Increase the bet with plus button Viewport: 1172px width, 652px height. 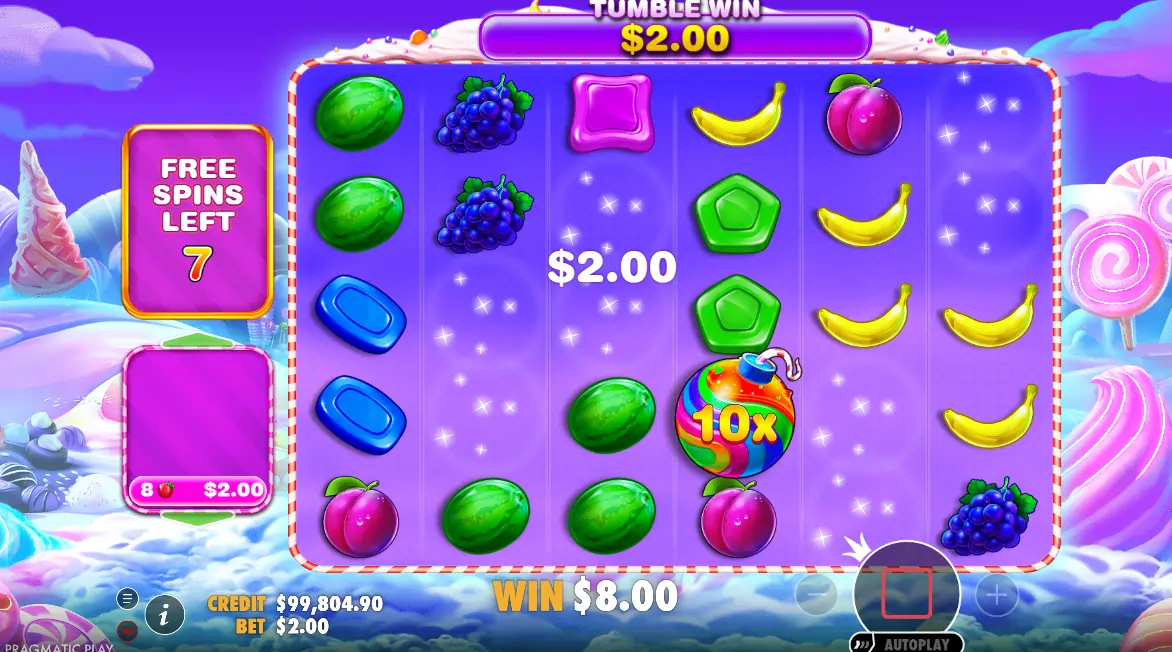(x=996, y=596)
